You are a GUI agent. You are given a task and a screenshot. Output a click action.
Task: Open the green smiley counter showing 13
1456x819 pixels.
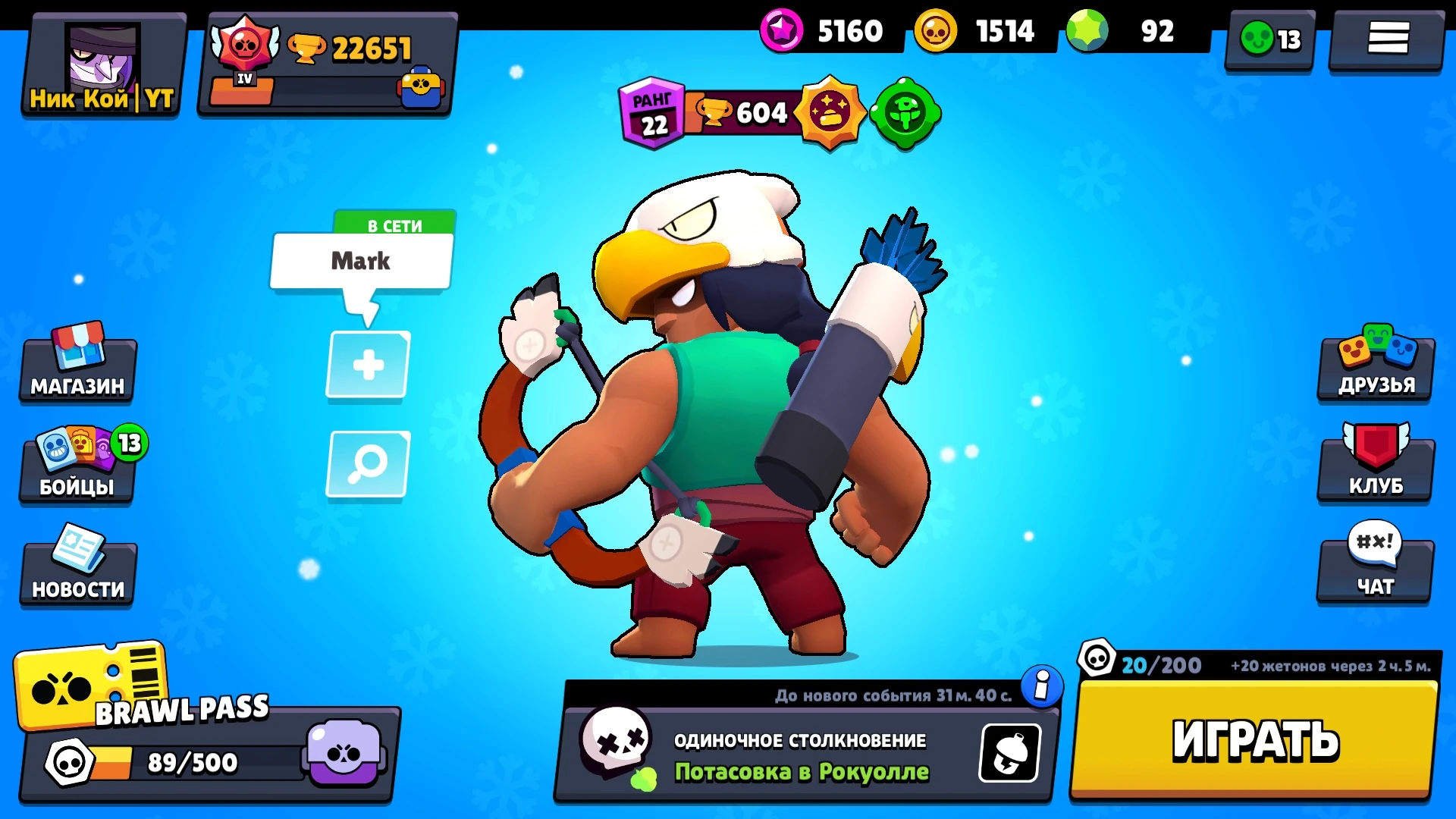1270,39
